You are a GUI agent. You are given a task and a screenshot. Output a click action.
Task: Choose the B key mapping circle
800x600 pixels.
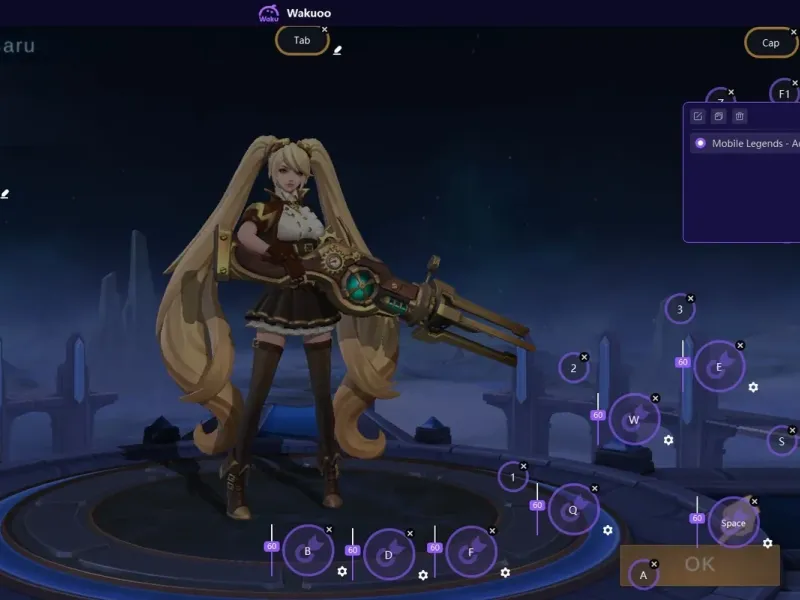point(307,550)
